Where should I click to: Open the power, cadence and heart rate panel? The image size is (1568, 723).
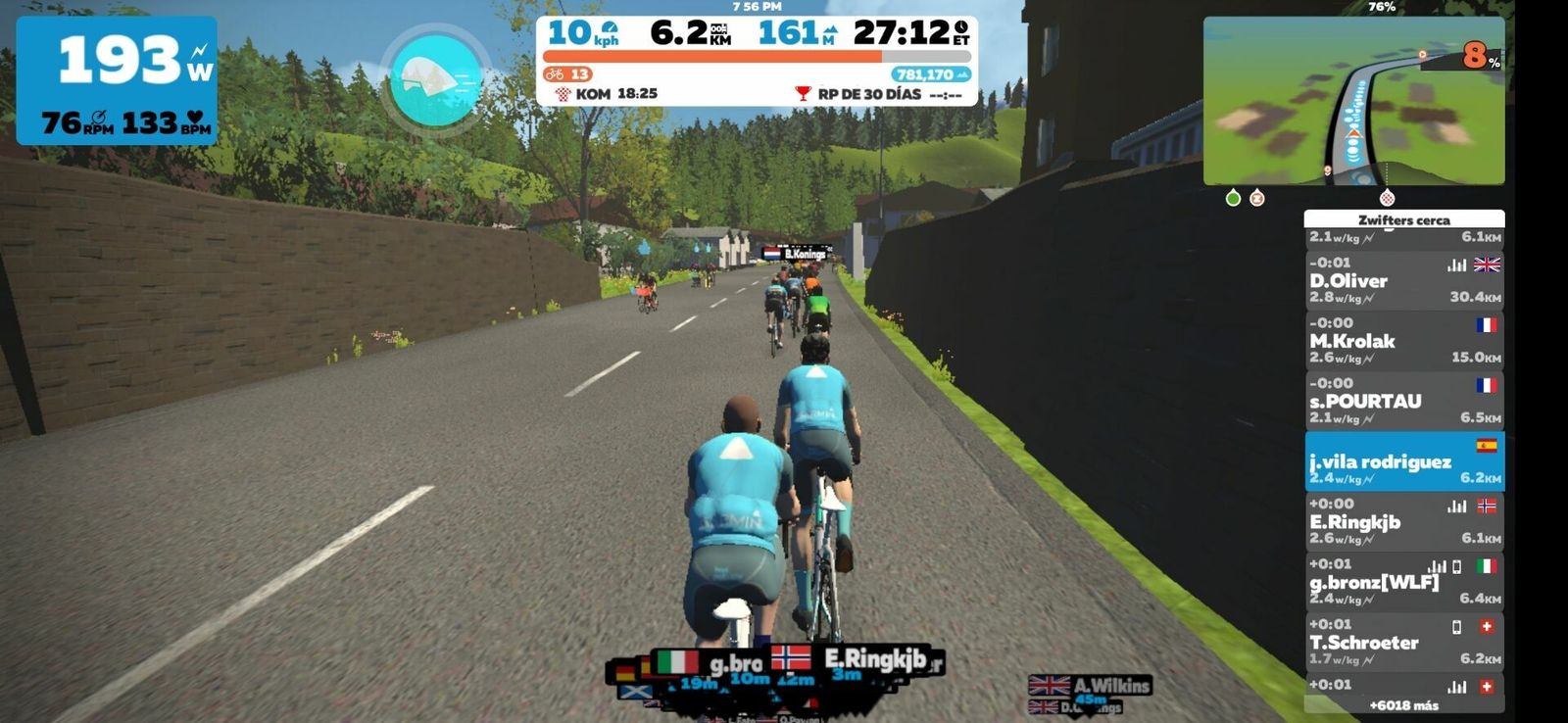117,80
